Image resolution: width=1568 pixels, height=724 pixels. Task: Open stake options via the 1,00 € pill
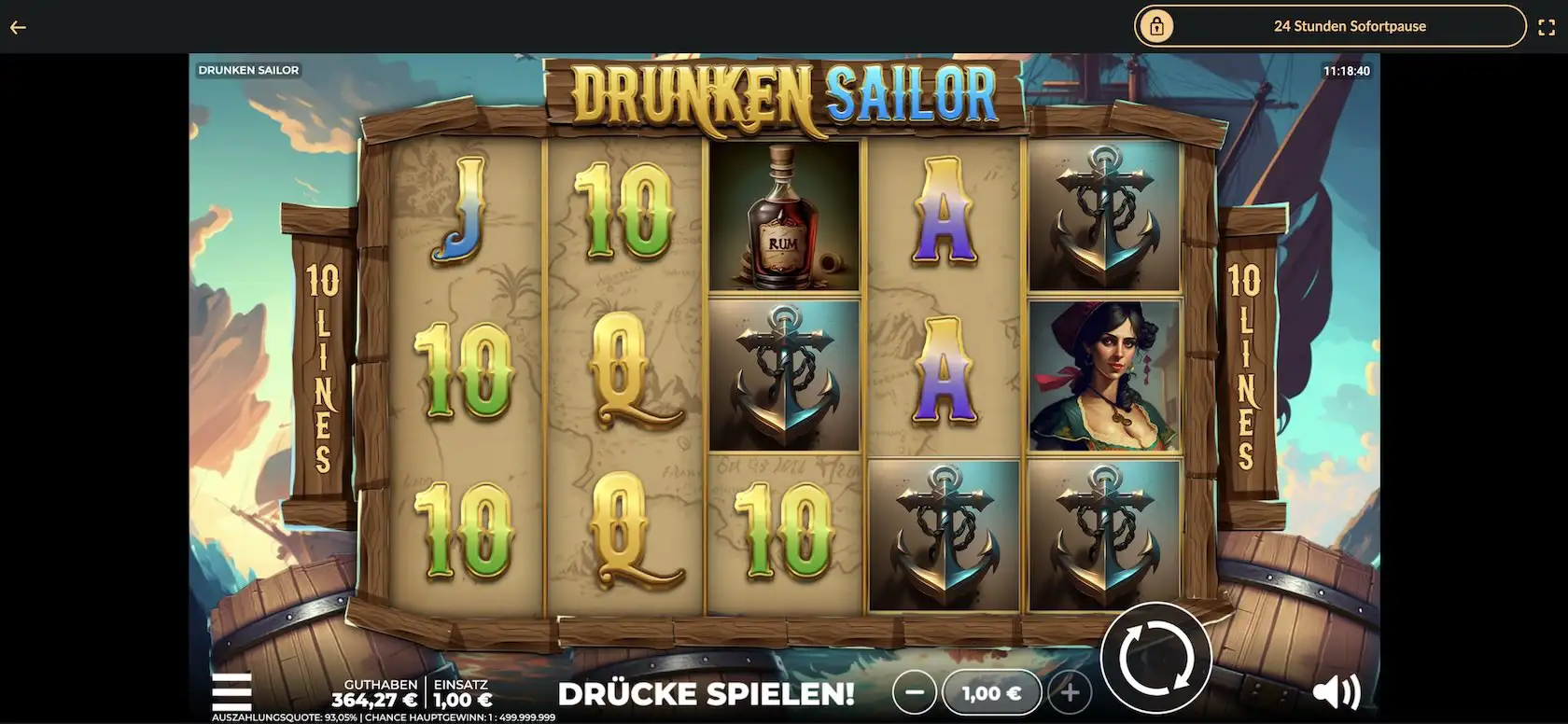(992, 692)
